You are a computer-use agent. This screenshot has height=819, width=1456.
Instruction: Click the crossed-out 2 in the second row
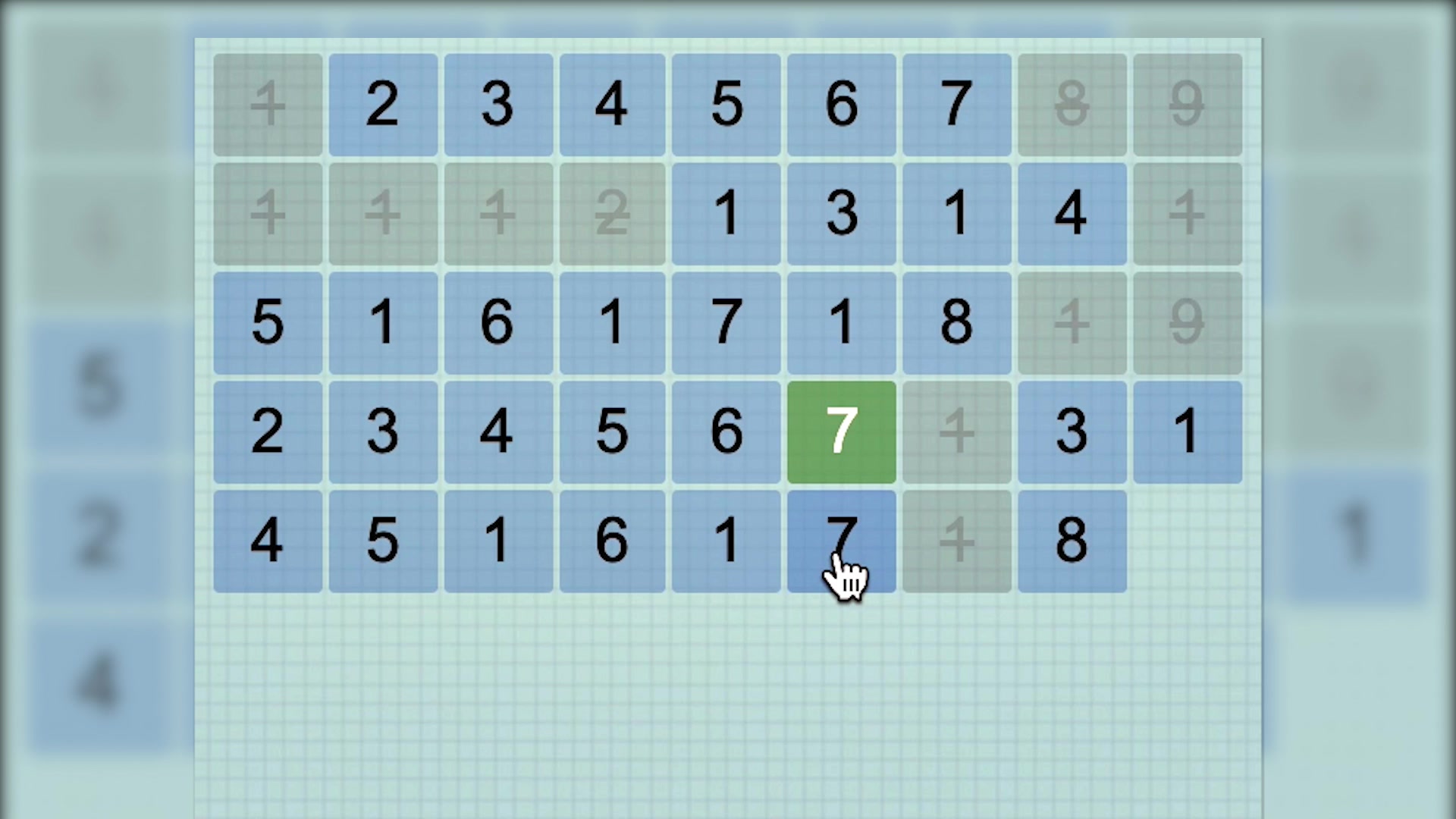pos(612,213)
